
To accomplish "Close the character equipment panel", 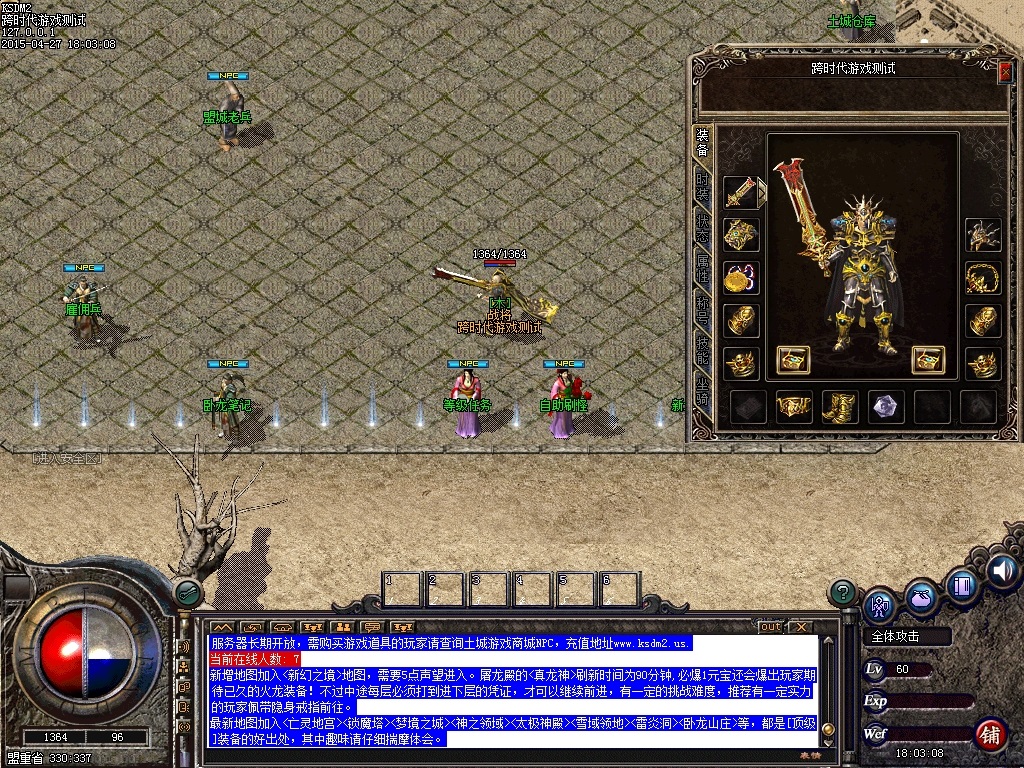I will coord(1005,71).
